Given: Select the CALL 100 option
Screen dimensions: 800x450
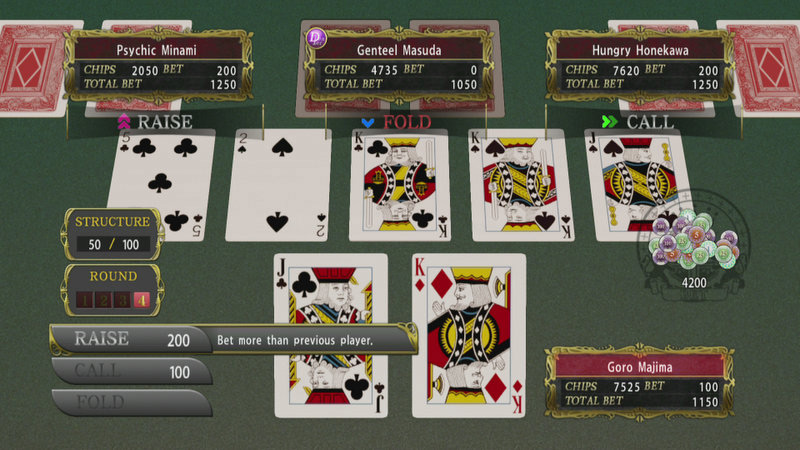Looking at the screenshot, I should (130, 371).
